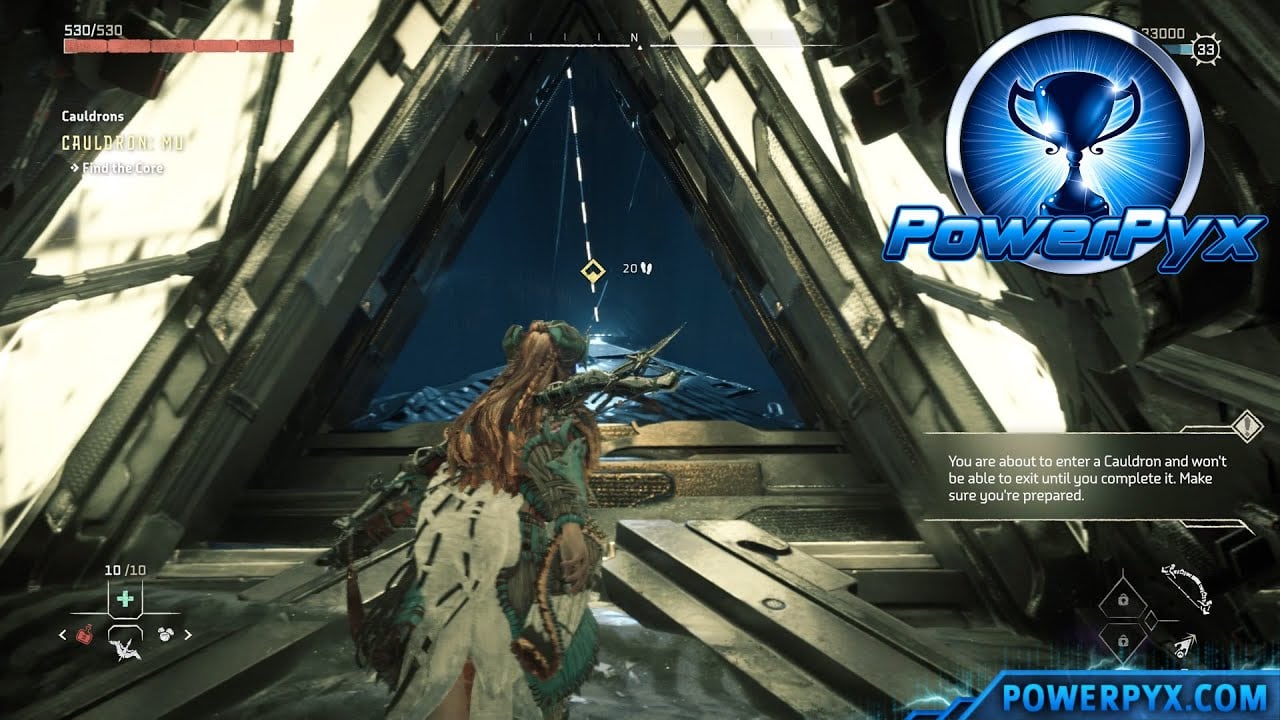Select the green medicine pouch plus icon
Screen dimensions: 1280x720
click(125, 598)
